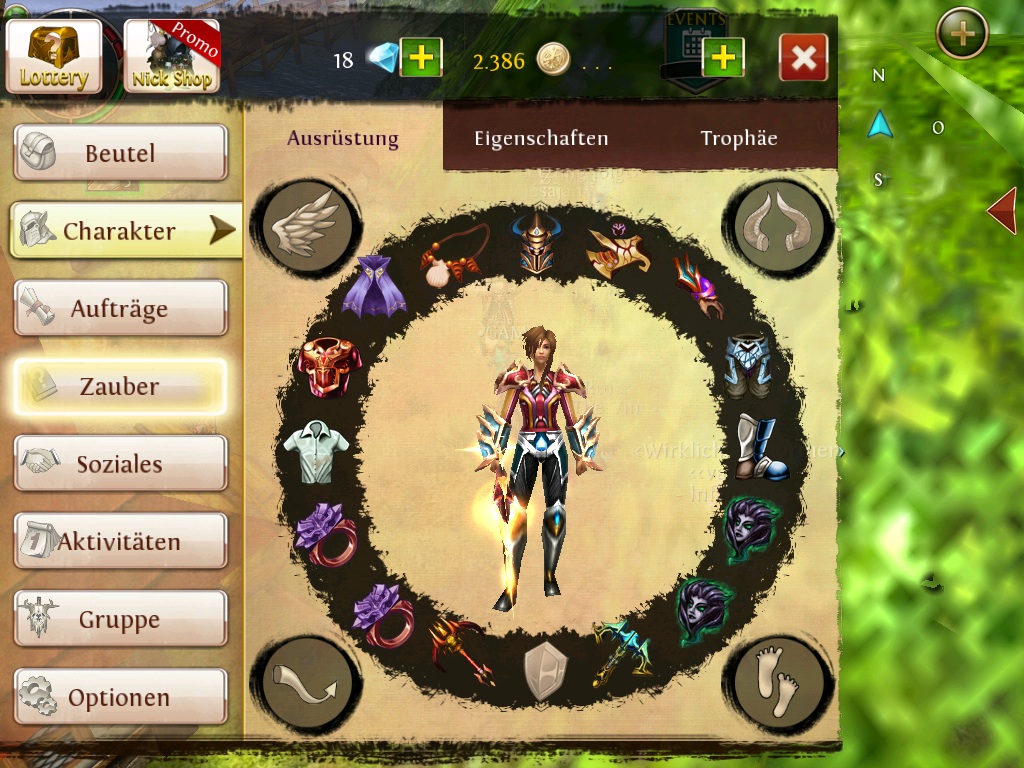Open the Aktivitäten menu
The width and height of the screenshot is (1024, 768).
(x=120, y=542)
